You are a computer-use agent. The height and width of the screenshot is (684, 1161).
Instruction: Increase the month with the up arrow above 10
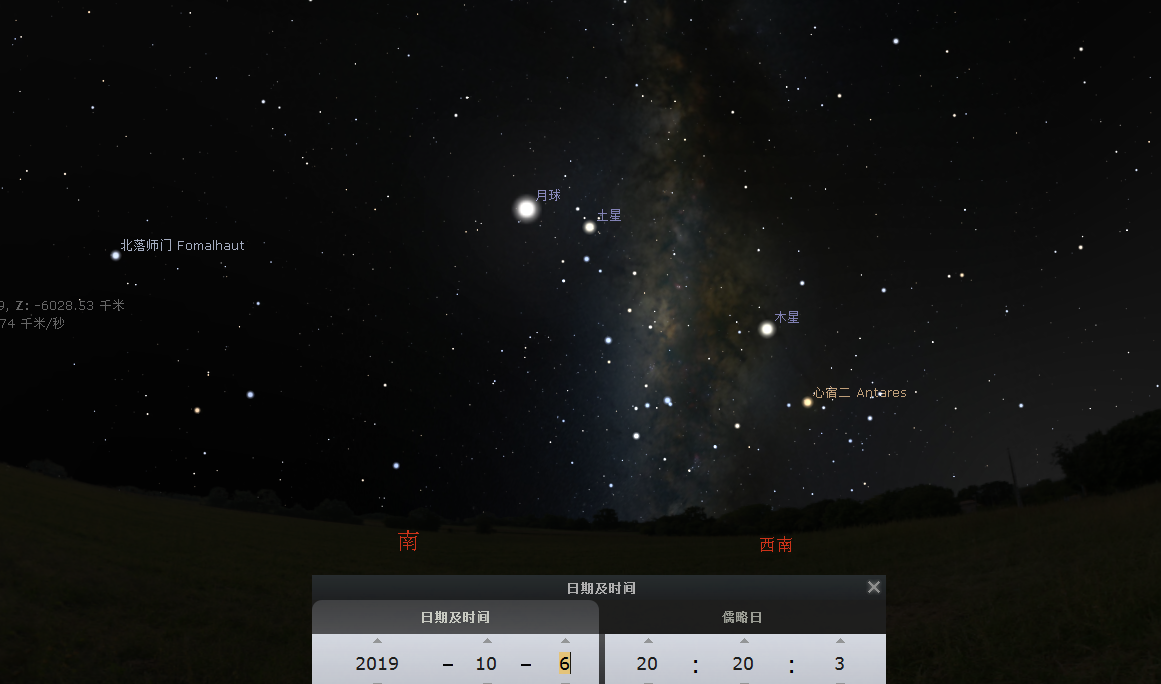[487, 641]
